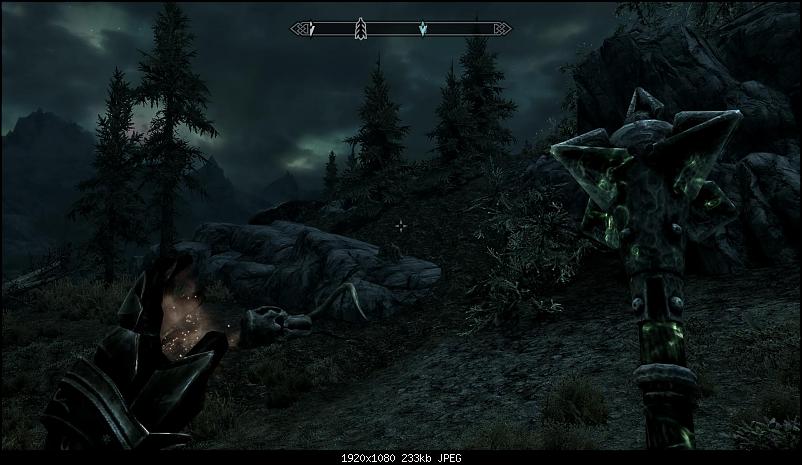Click the tree-shaped location marker on compass
This screenshot has width=802, height=465.
pyautogui.click(x=361, y=30)
